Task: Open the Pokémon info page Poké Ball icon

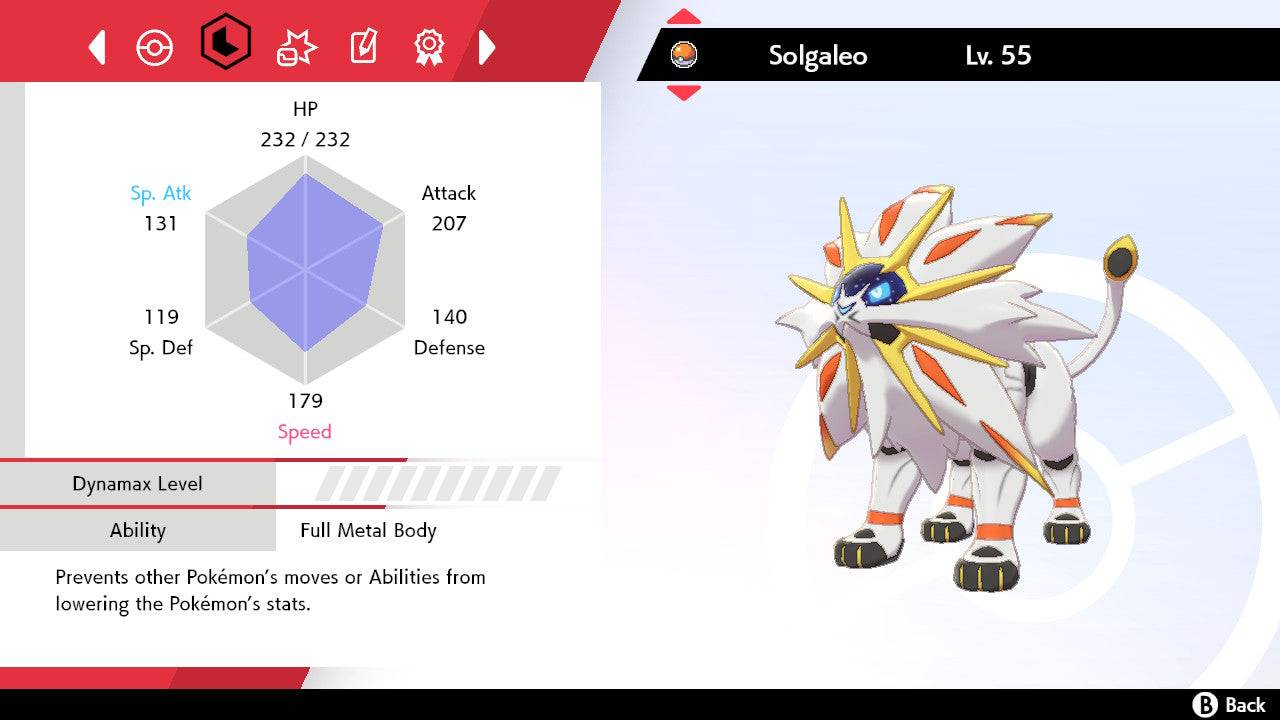Action: (x=155, y=45)
